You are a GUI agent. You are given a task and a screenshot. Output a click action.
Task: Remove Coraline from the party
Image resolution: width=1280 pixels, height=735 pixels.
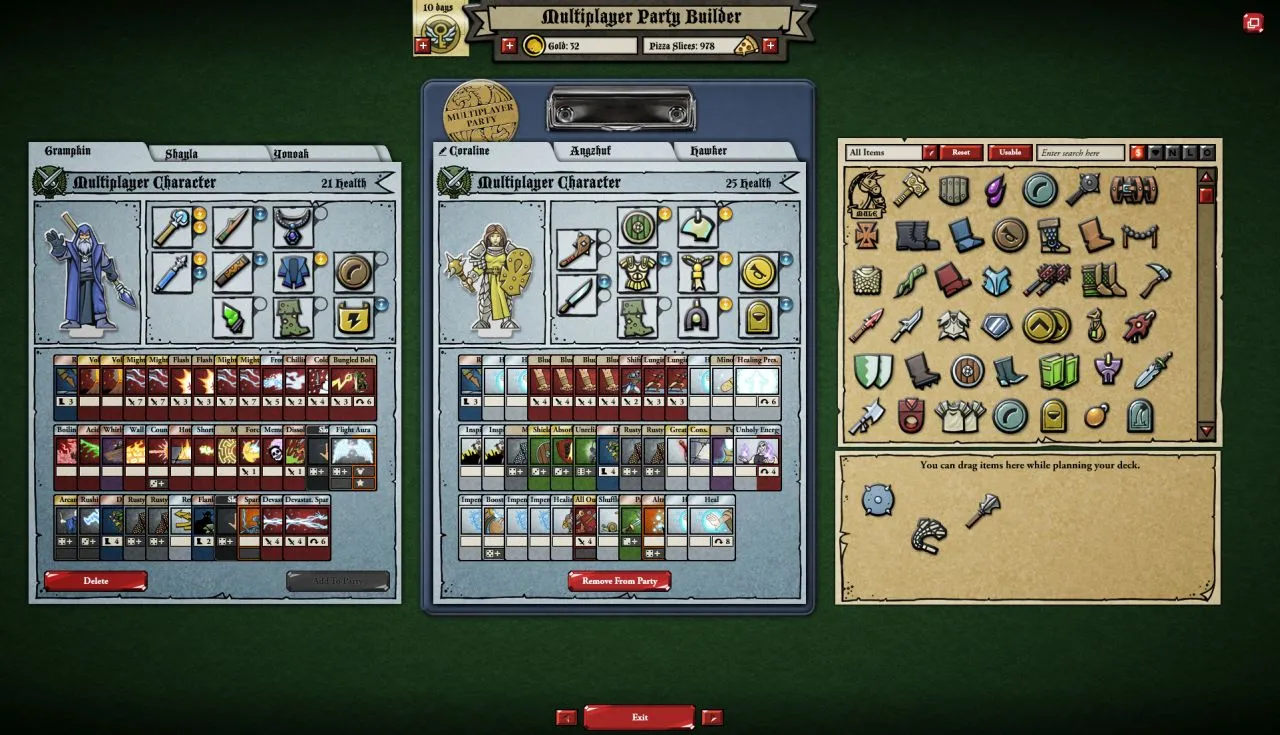click(x=619, y=581)
